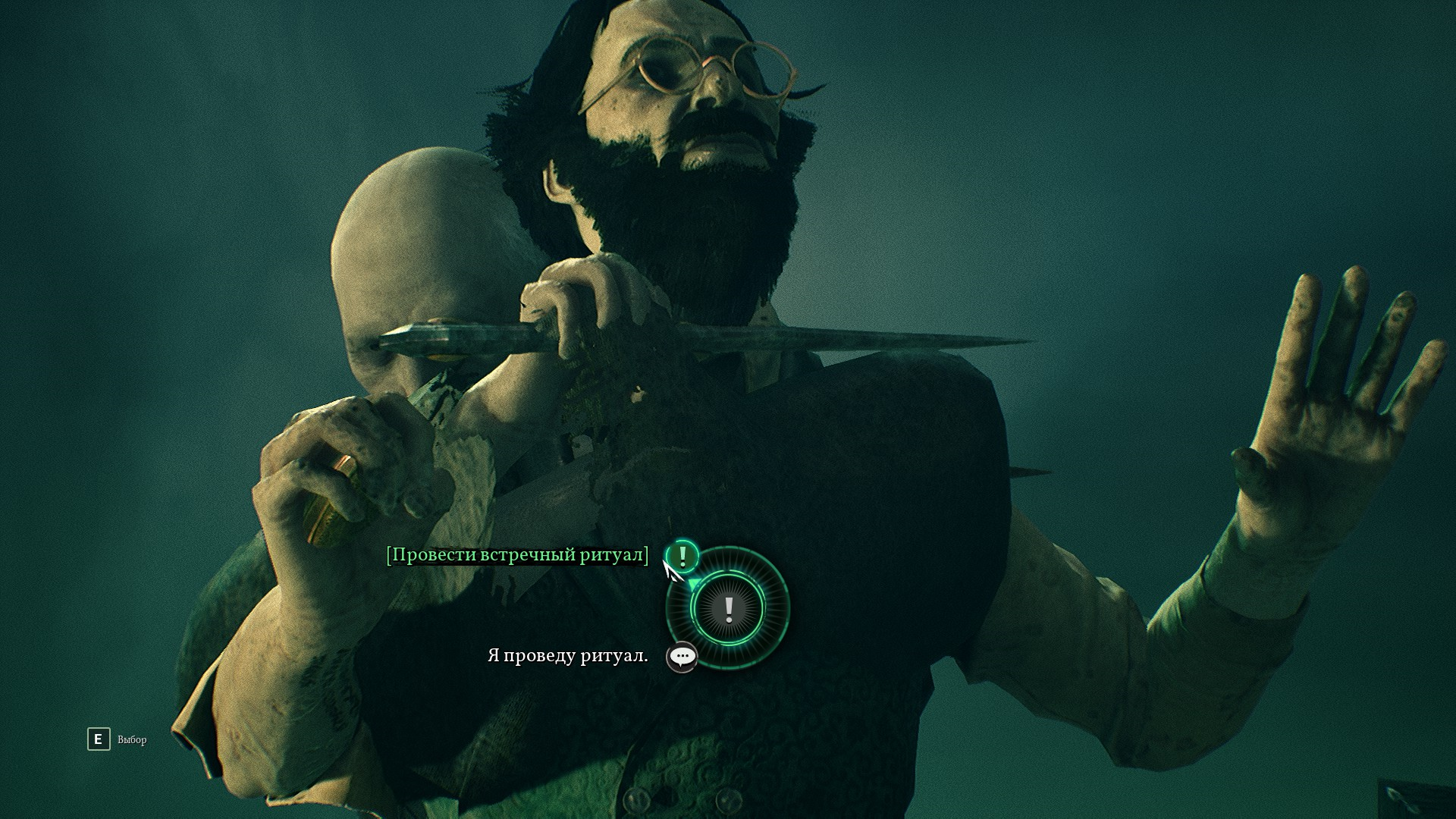Select the "Я проведу ритуал." reply
Screen dimensions: 1456x819
pos(567,656)
